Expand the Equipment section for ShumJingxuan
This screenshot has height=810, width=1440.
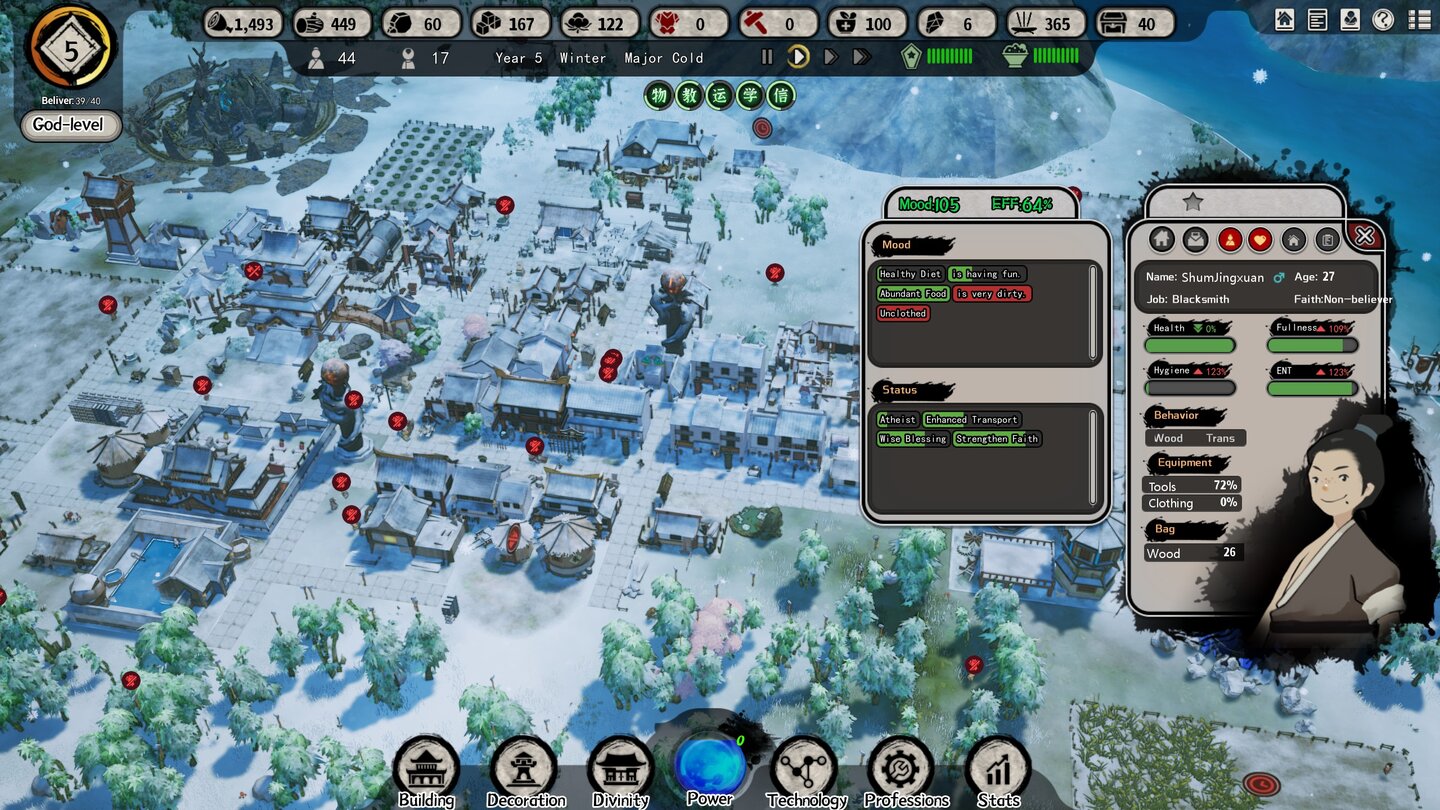1183,462
